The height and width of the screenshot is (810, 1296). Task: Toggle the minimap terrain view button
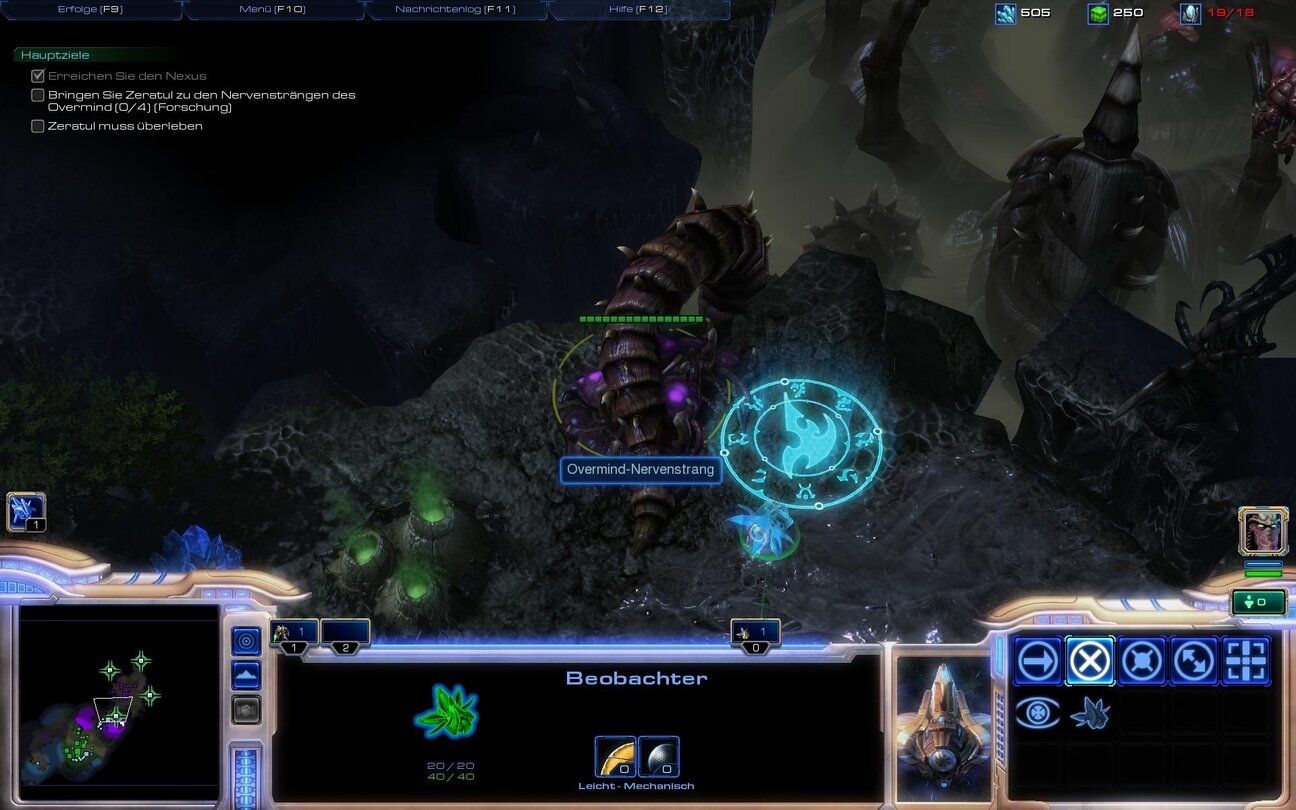click(246, 673)
